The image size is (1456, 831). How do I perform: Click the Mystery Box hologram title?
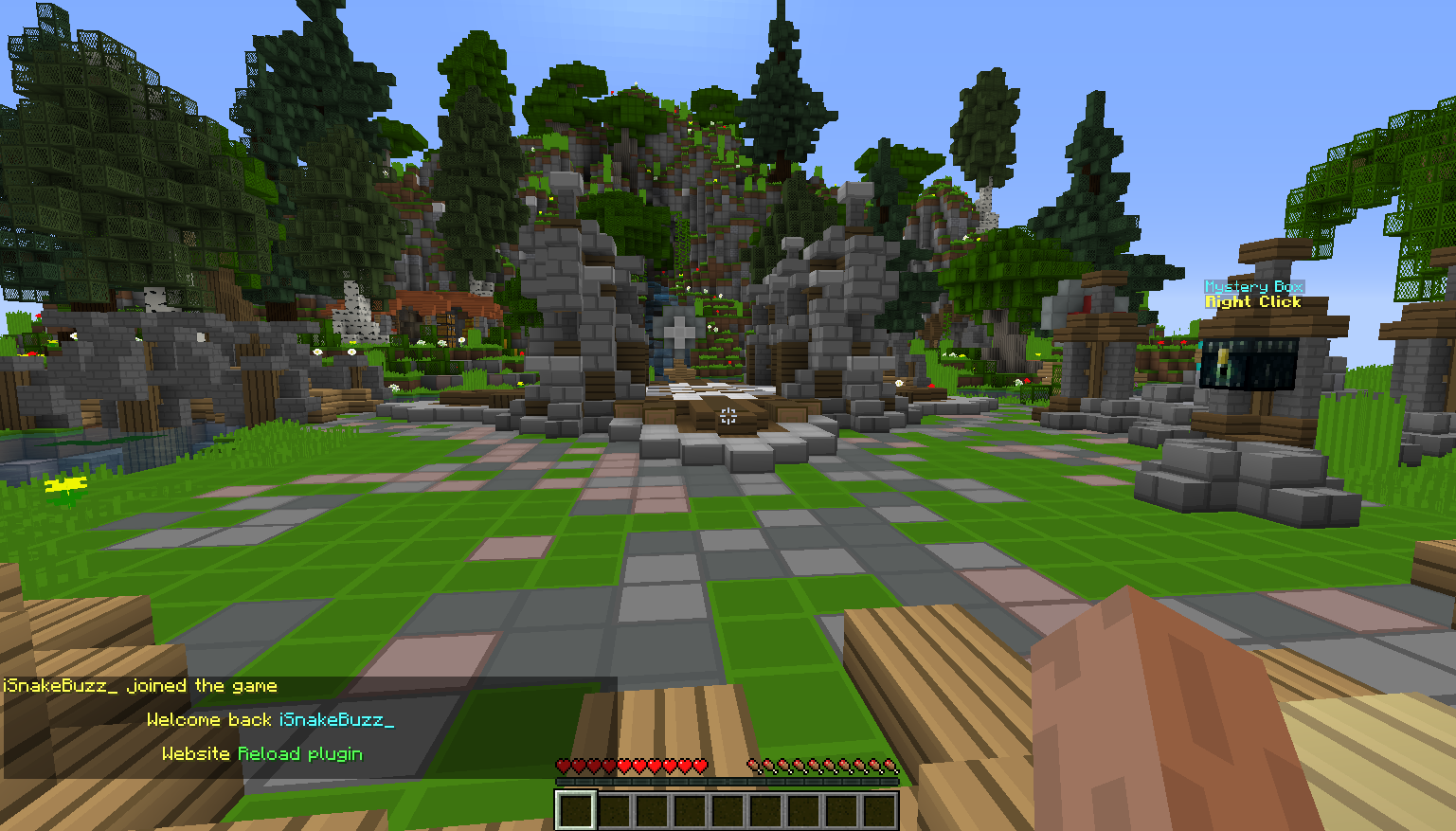[x=1252, y=286]
